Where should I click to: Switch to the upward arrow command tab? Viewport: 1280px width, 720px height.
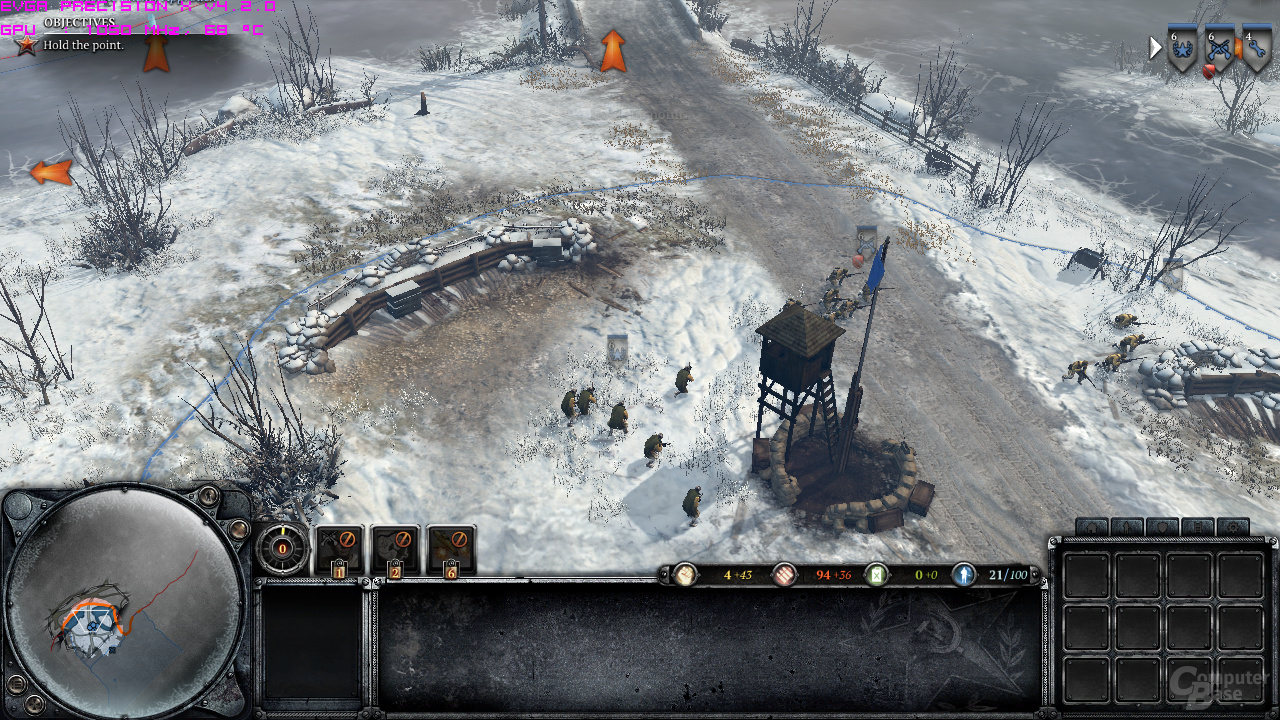[x=1127, y=527]
